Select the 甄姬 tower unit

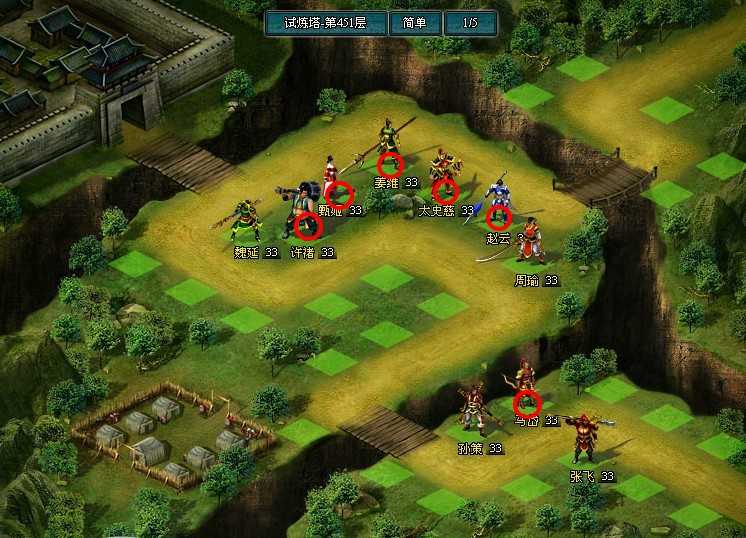pos(337,192)
